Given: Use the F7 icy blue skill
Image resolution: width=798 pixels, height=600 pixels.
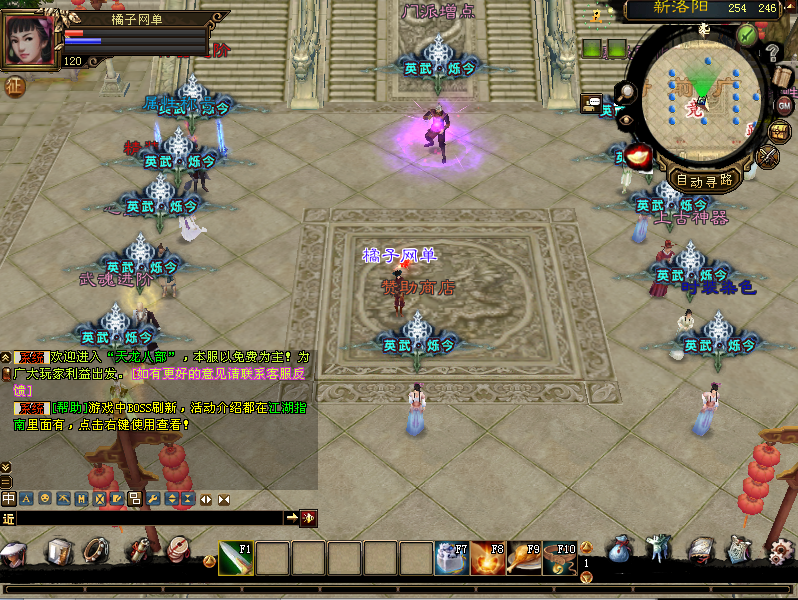Looking at the screenshot, I should tap(452, 558).
